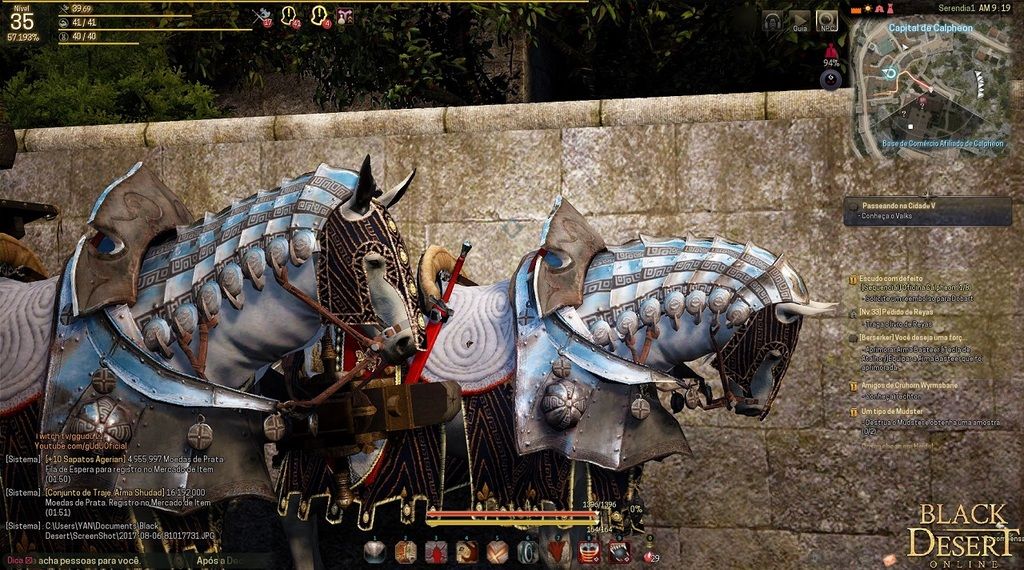
Task: Use the ring skill in slot 6
Action: tap(528, 551)
